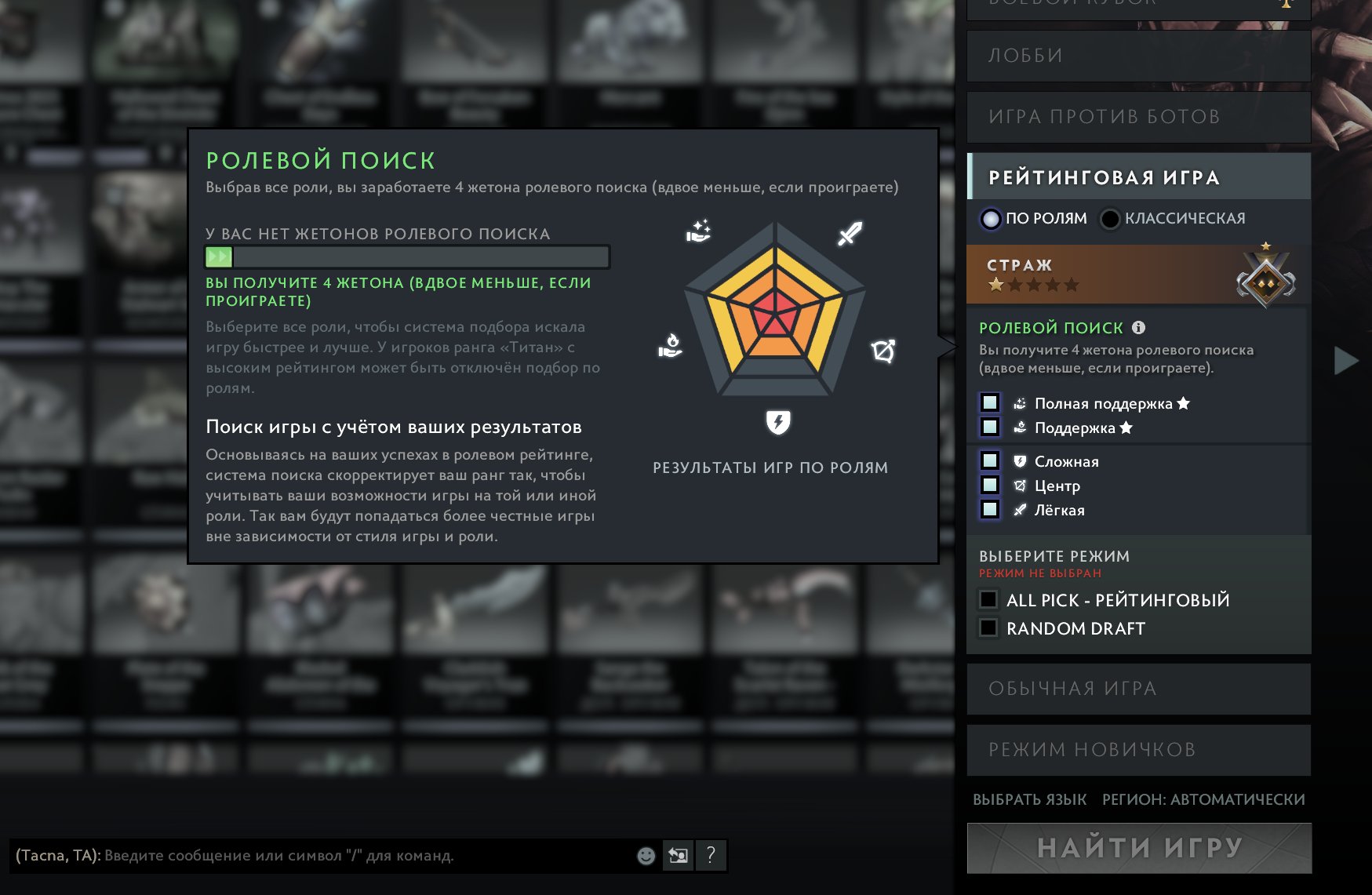Switch to ИГРА ПРОТИВ БОТОВ
Screen dimensions: 1372x895
coord(1137,117)
